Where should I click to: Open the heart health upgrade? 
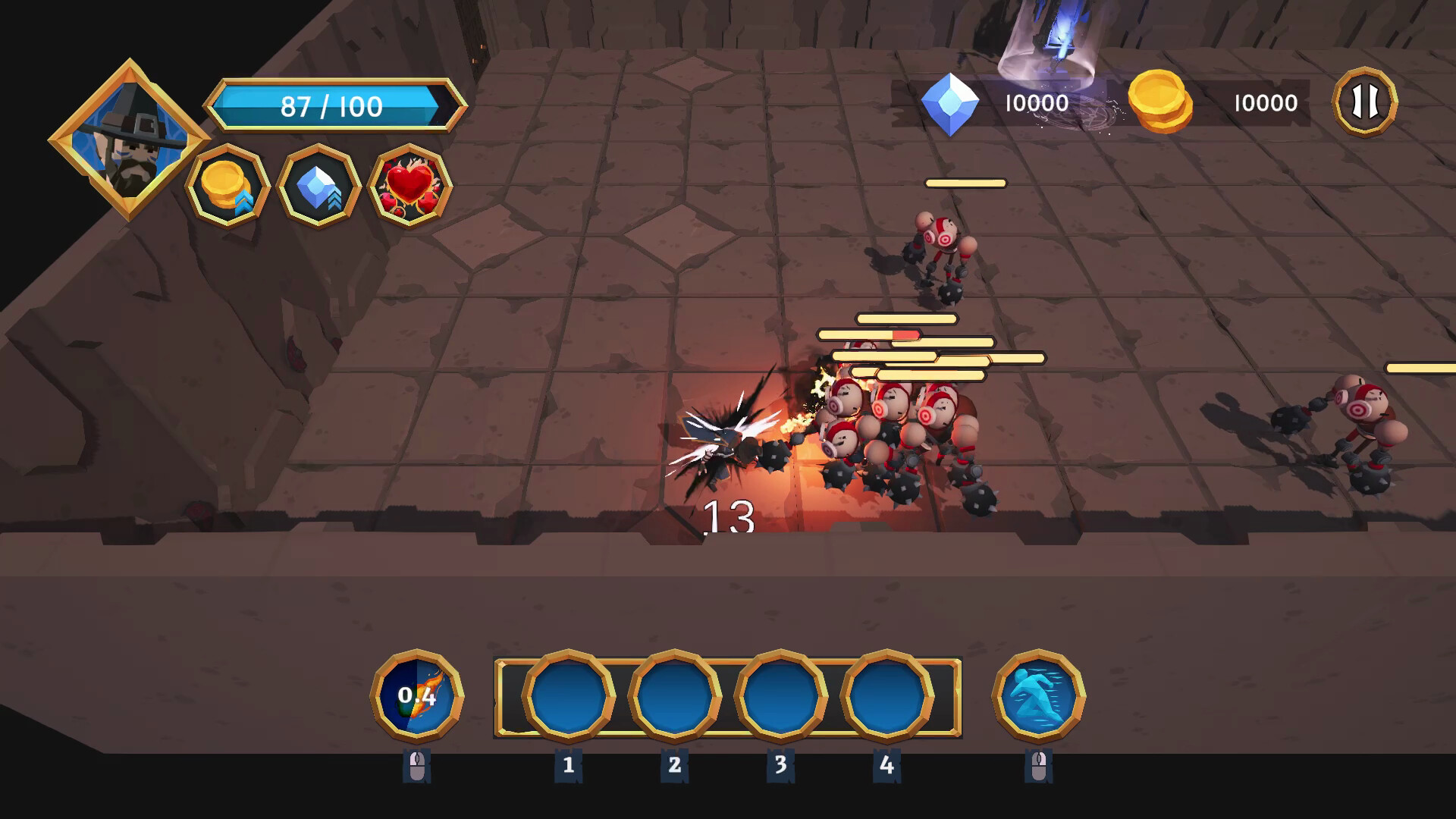408,184
